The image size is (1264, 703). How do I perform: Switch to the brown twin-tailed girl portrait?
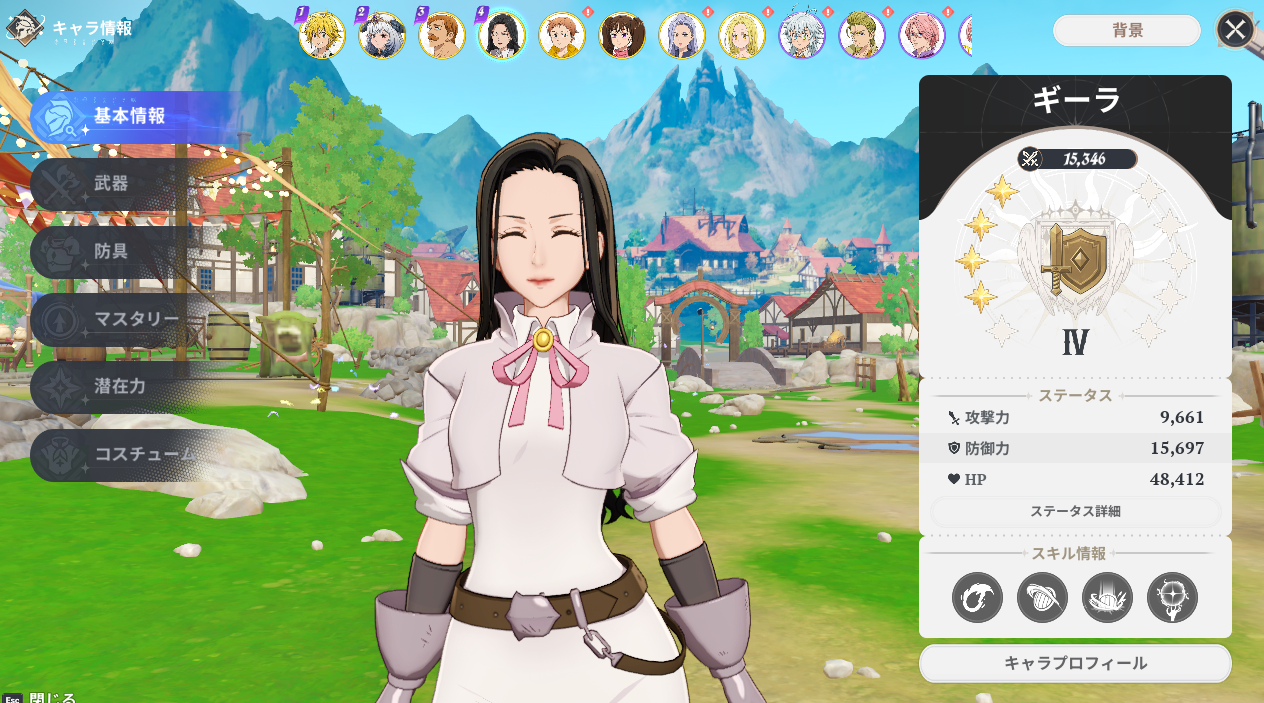622,36
